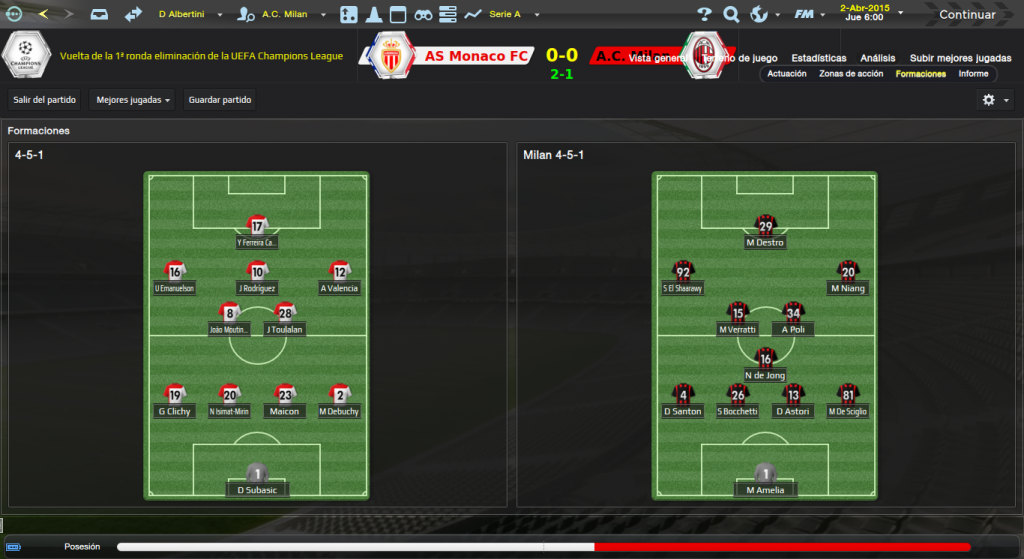
Task: Click the Continuar button
Action: [x=966, y=15]
